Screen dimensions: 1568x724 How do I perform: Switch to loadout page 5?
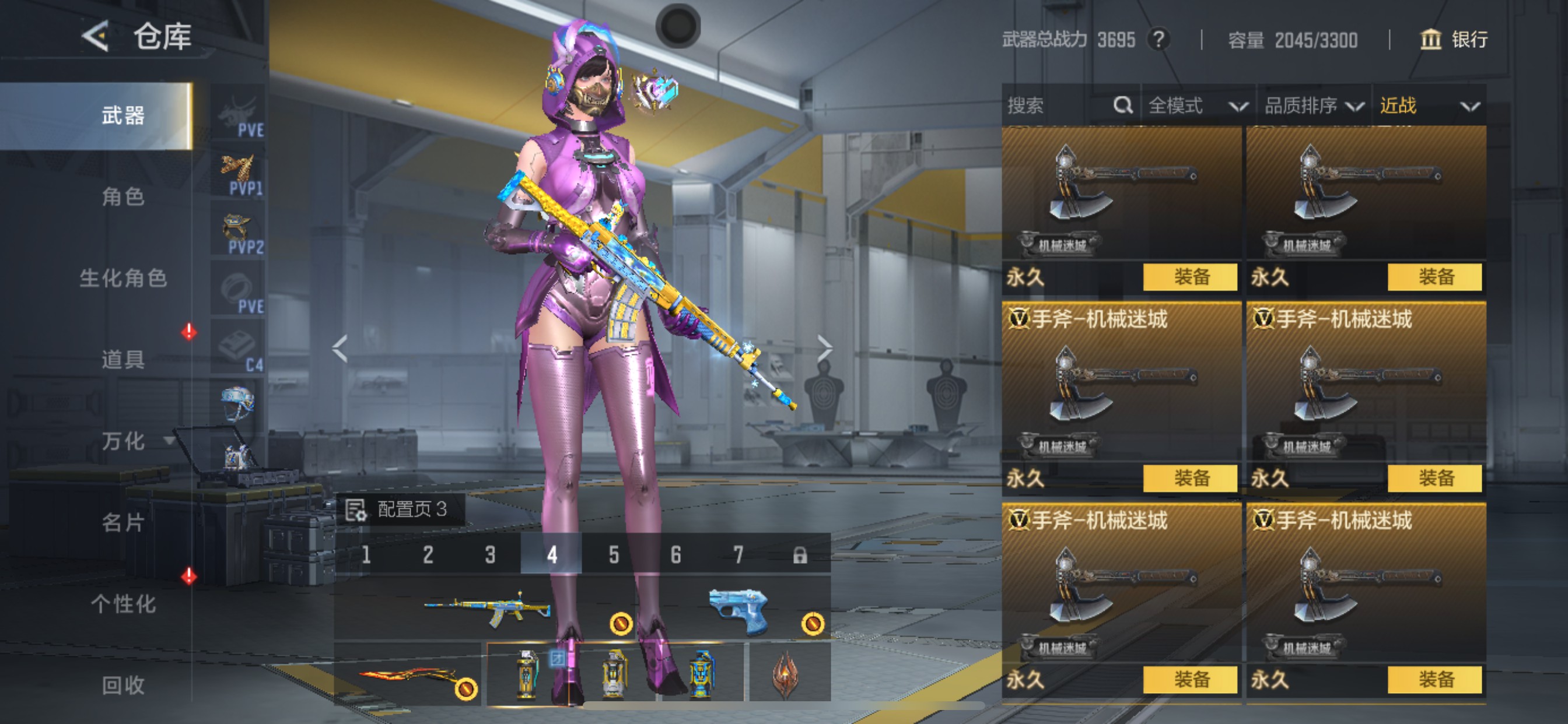[614, 555]
